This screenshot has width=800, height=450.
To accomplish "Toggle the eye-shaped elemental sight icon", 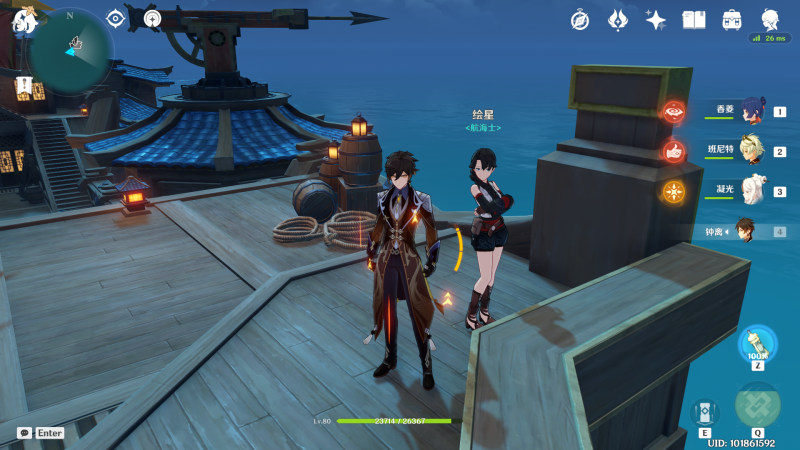I will pyautogui.click(x=116, y=18).
